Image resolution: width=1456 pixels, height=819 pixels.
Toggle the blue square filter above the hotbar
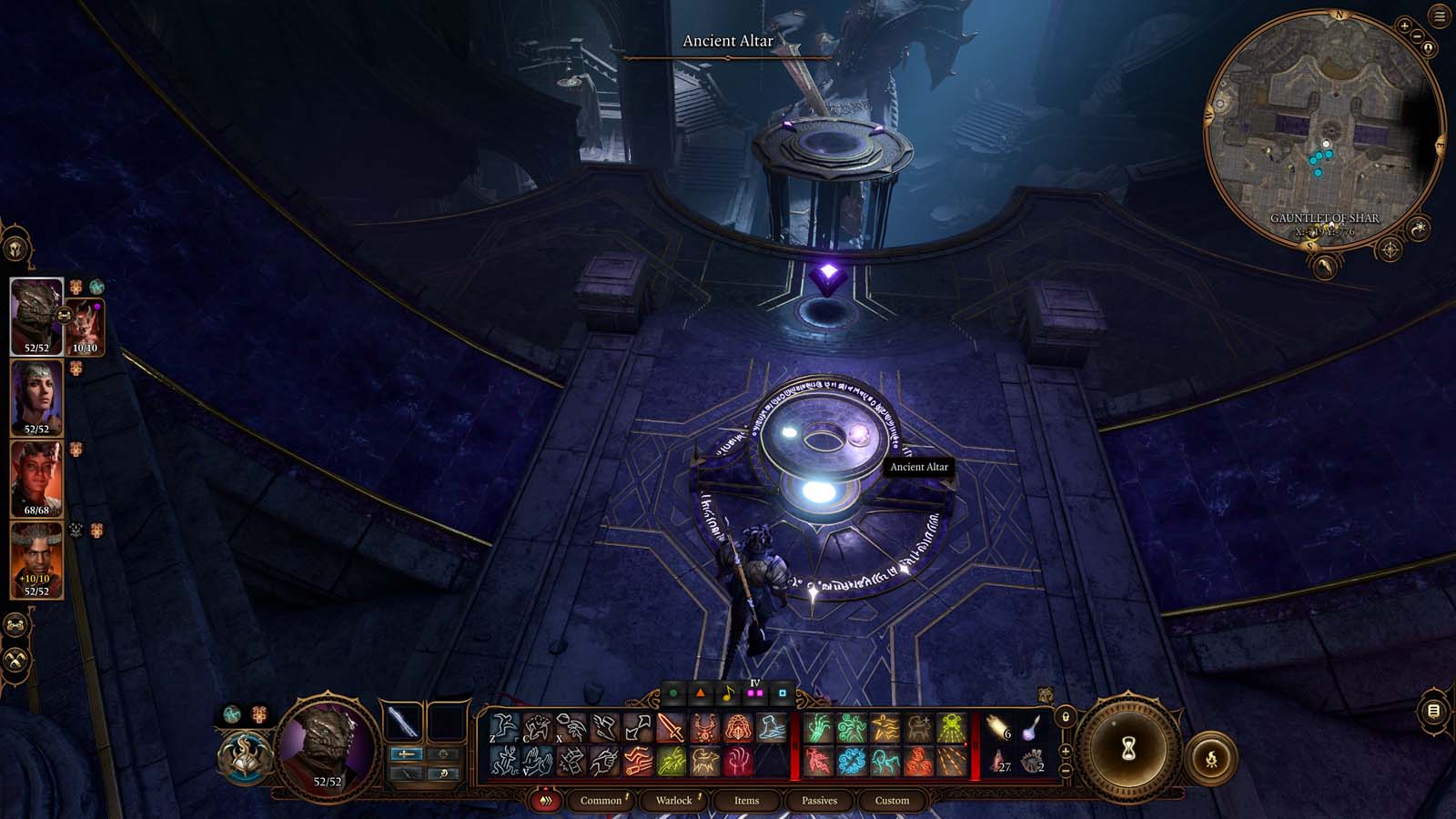tap(784, 693)
